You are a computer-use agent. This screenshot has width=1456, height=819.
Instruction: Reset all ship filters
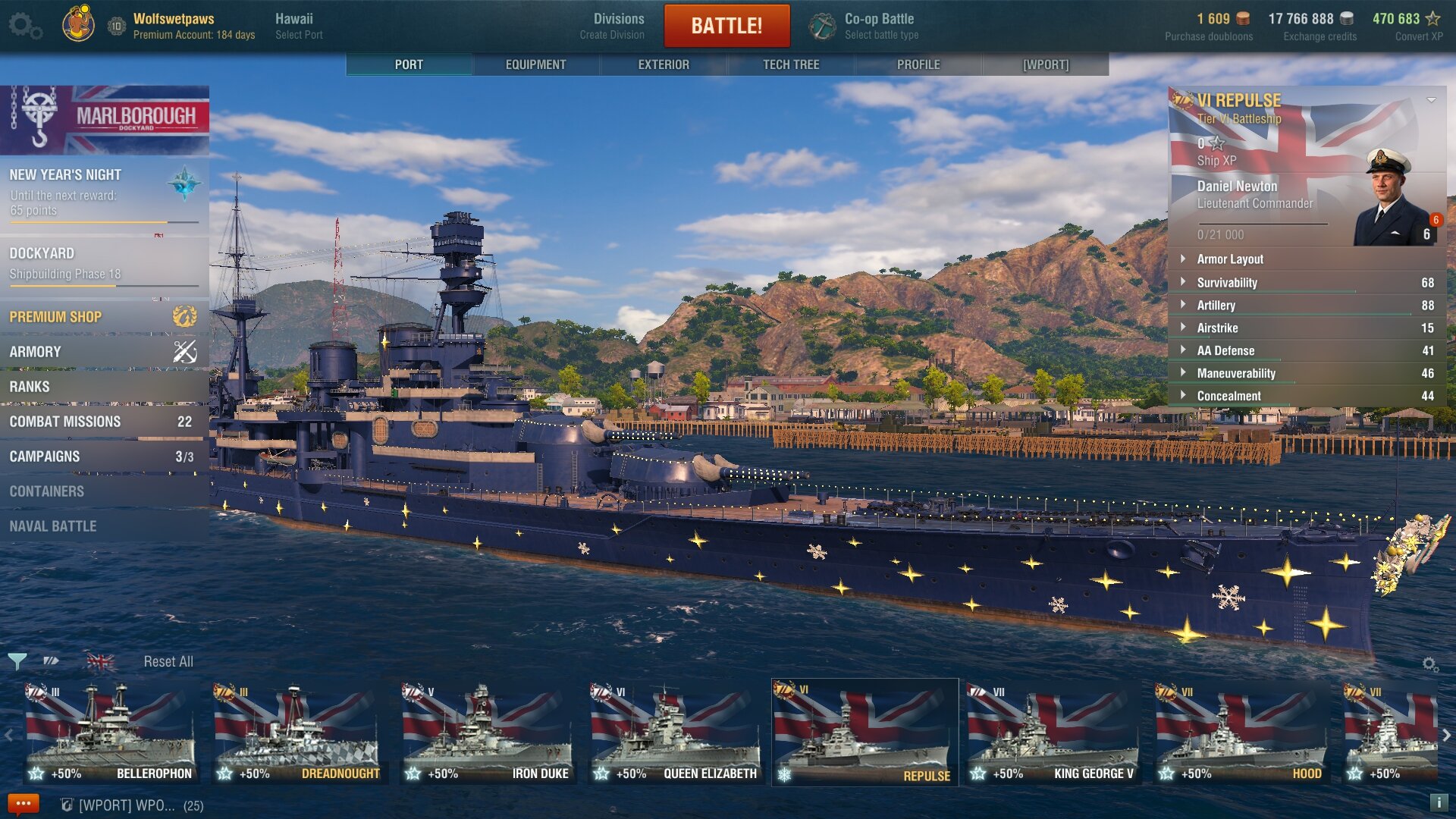(168, 661)
